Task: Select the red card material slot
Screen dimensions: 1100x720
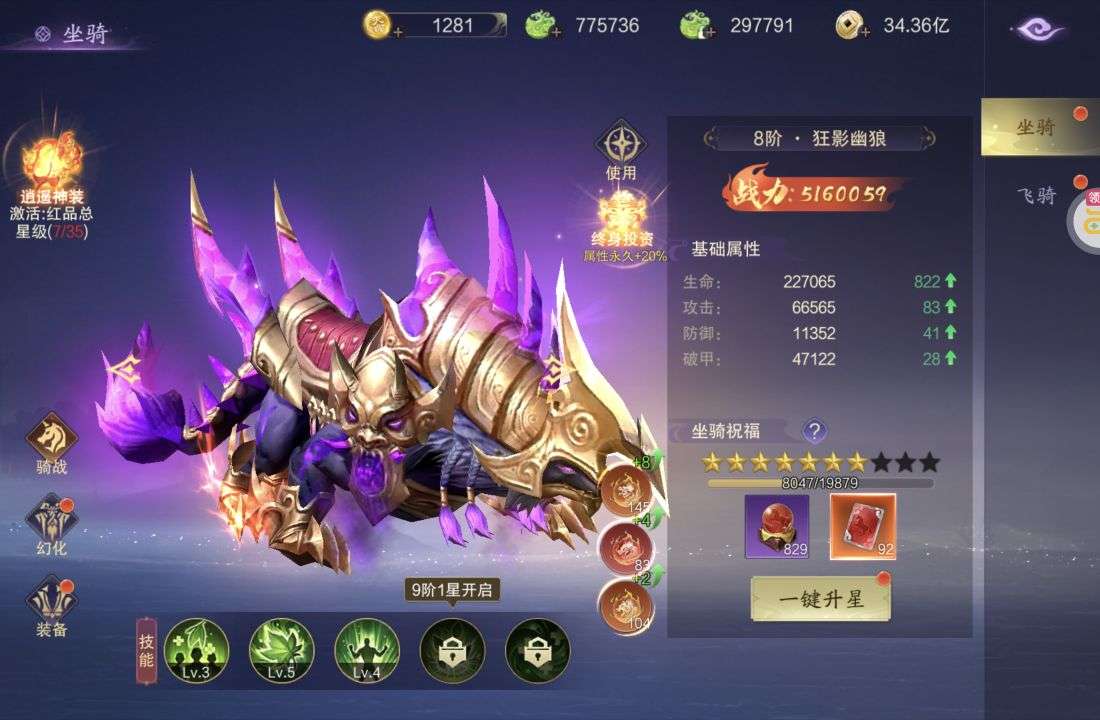Action: (863, 526)
